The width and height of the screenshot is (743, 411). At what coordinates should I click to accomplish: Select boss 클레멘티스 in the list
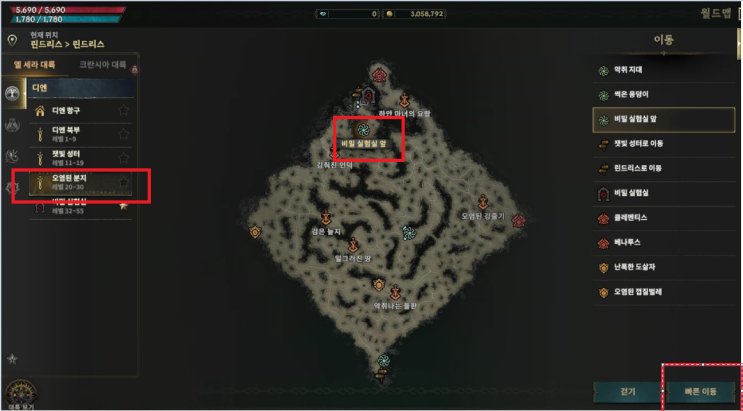point(664,218)
